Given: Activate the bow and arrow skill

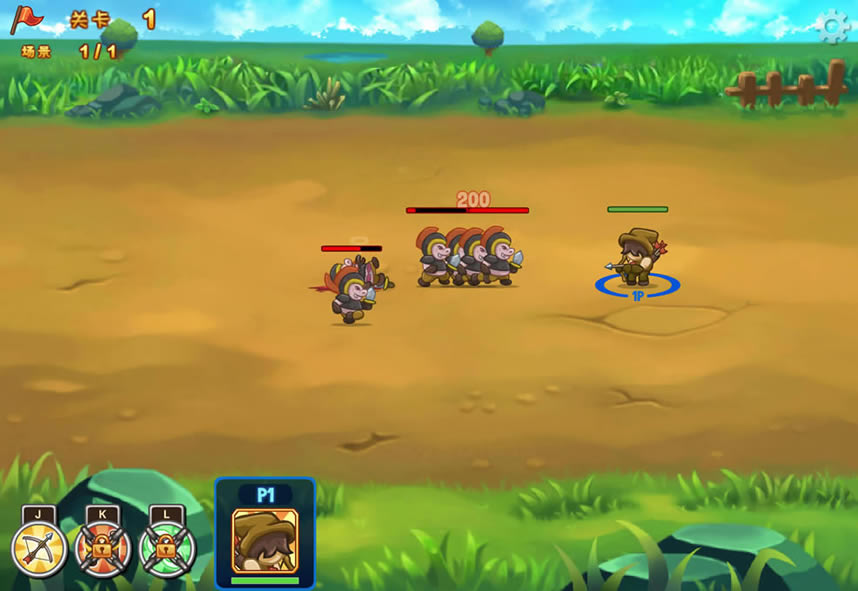Looking at the screenshot, I should pos(39,549).
